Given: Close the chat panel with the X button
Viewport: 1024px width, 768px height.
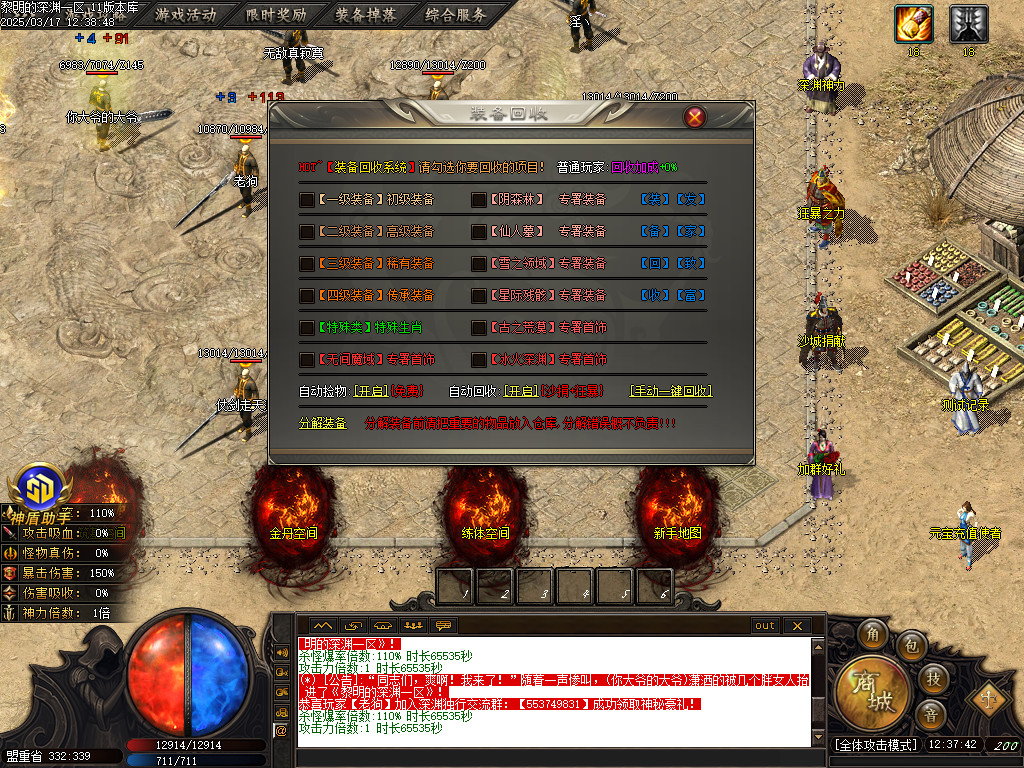Looking at the screenshot, I should [x=796, y=626].
